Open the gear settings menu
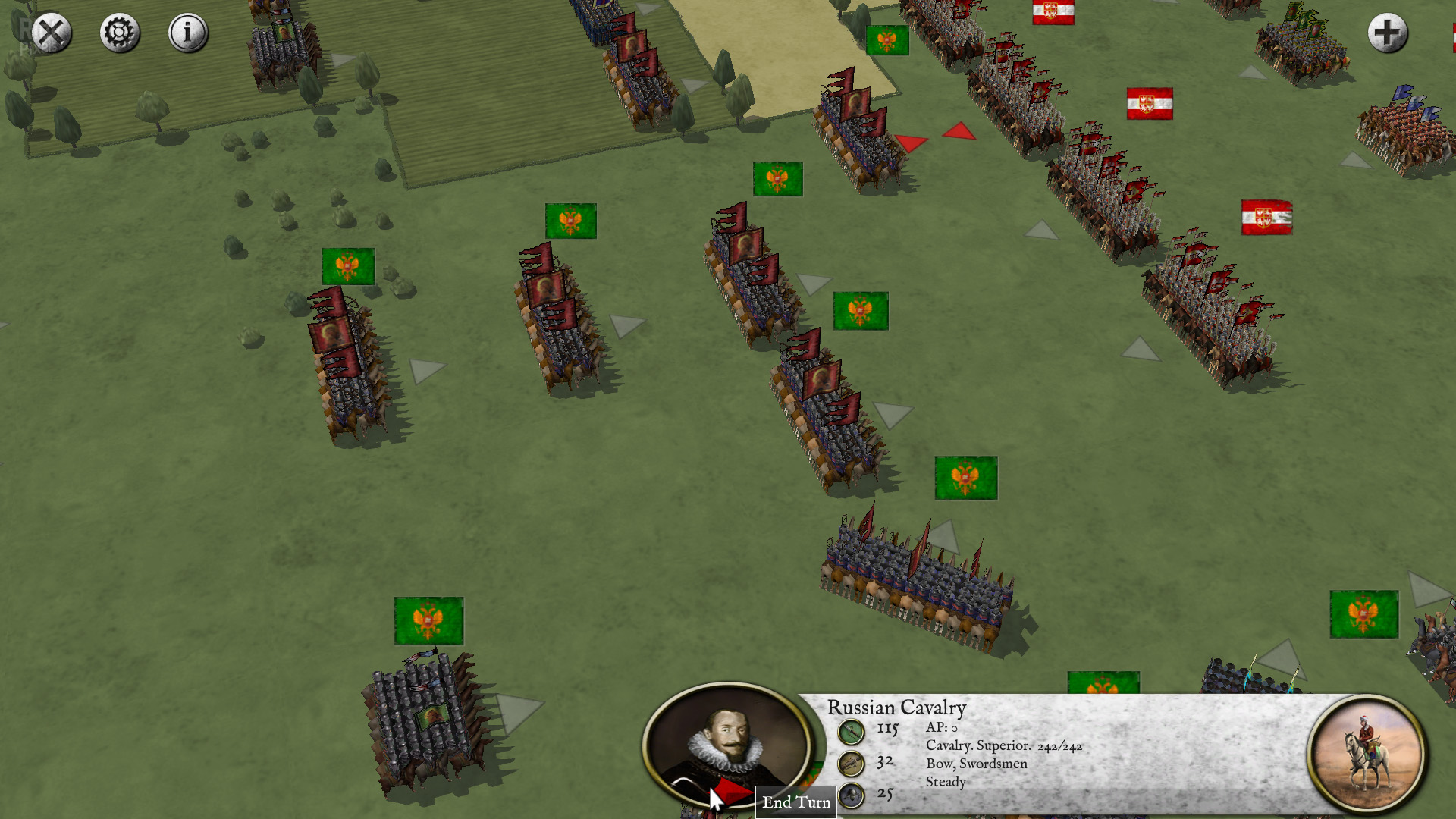 pos(120,33)
